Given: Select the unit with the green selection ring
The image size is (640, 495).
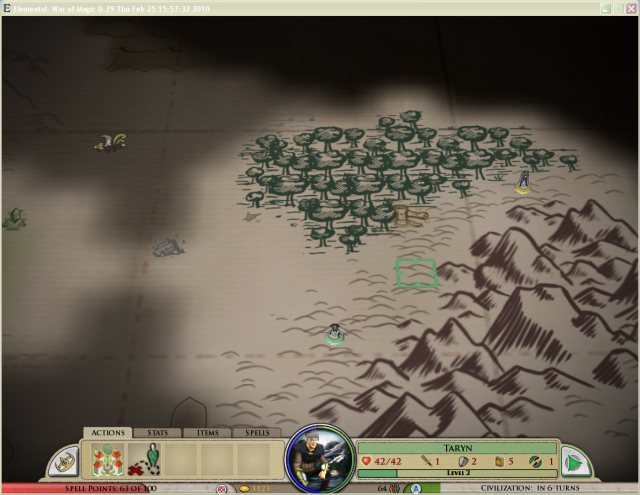Looking at the screenshot, I should (335, 335).
